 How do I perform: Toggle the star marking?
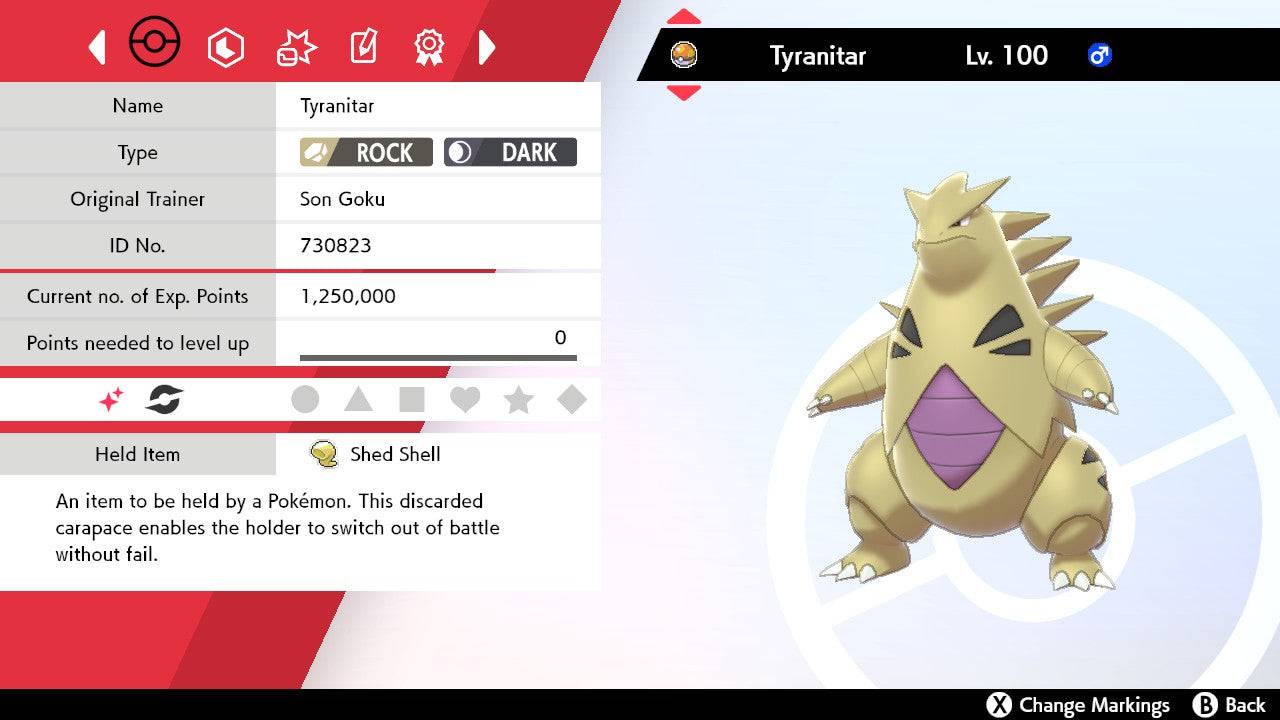pos(518,400)
